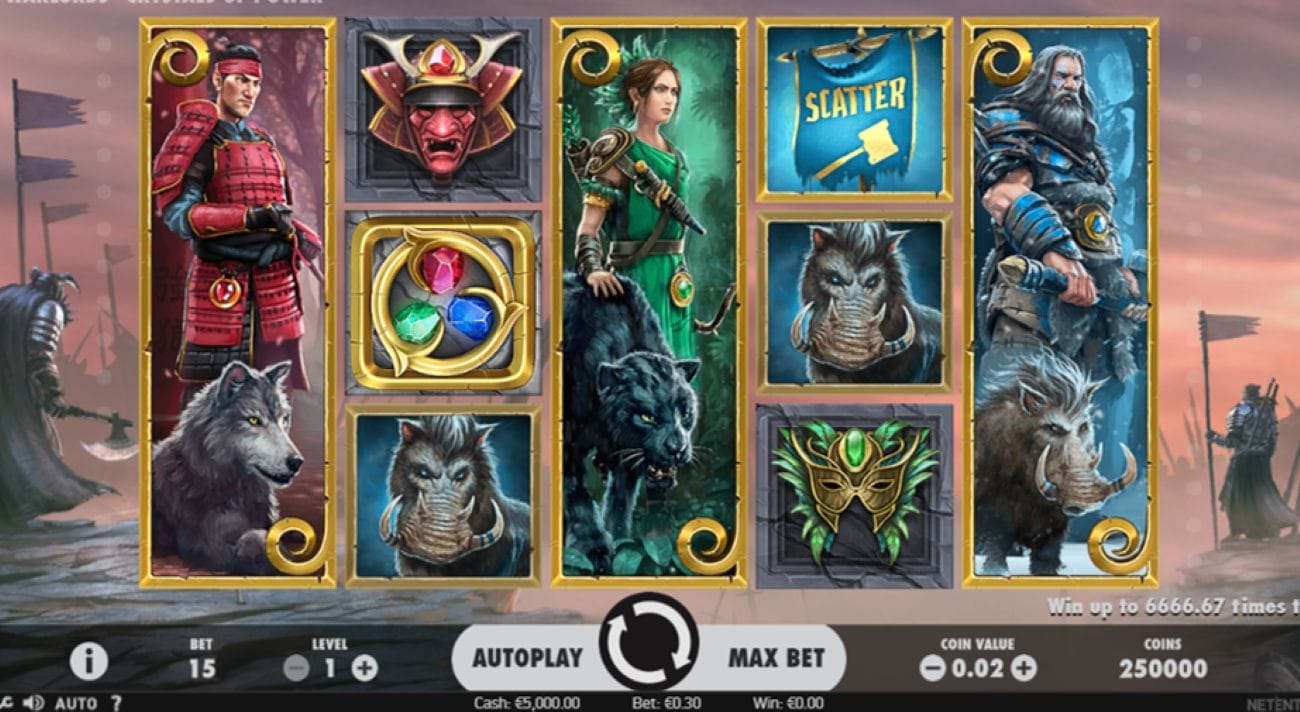Decrease the bet level with minus

(296, 669)
